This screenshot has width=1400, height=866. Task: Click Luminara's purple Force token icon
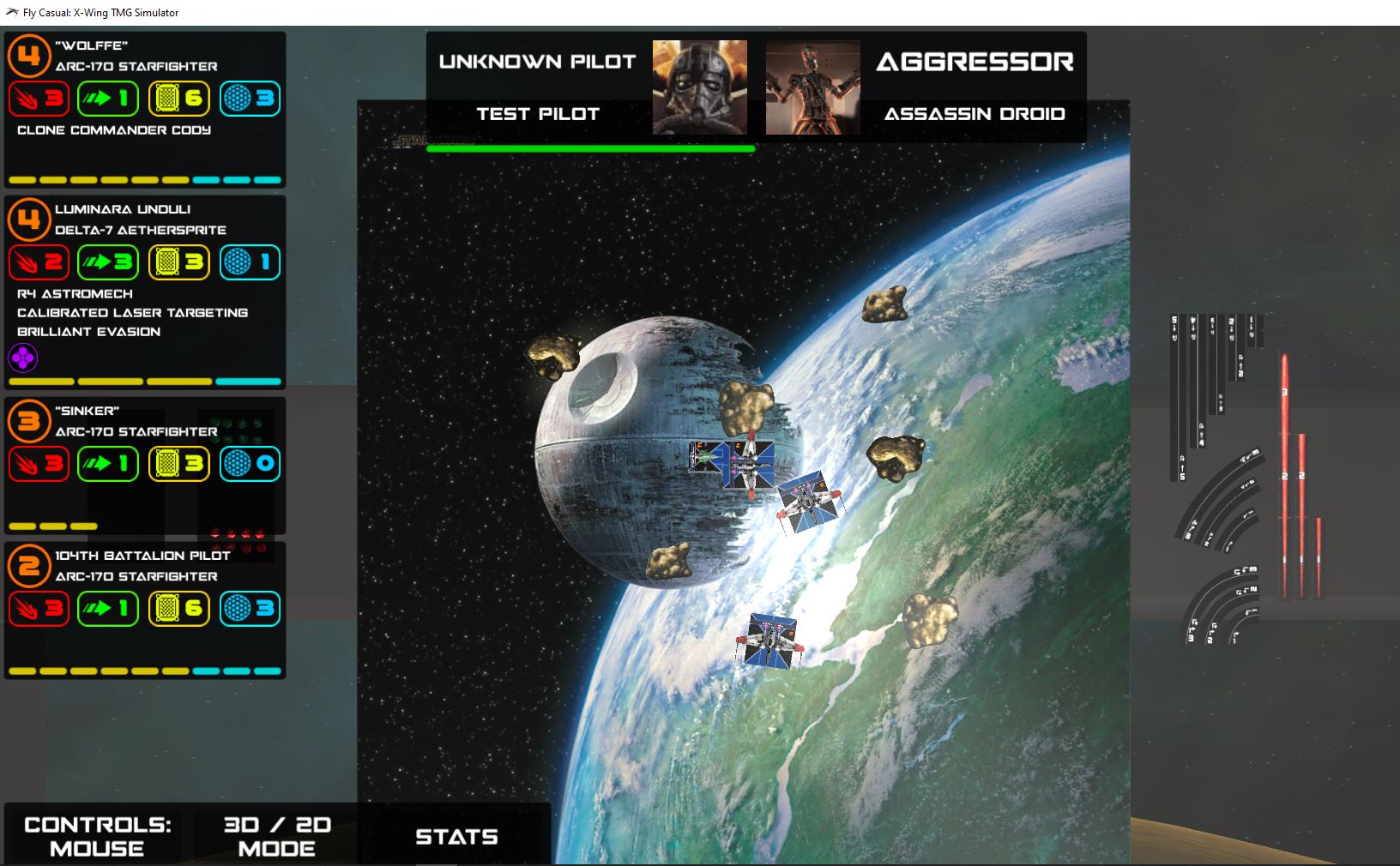click(x=23, y=358)
